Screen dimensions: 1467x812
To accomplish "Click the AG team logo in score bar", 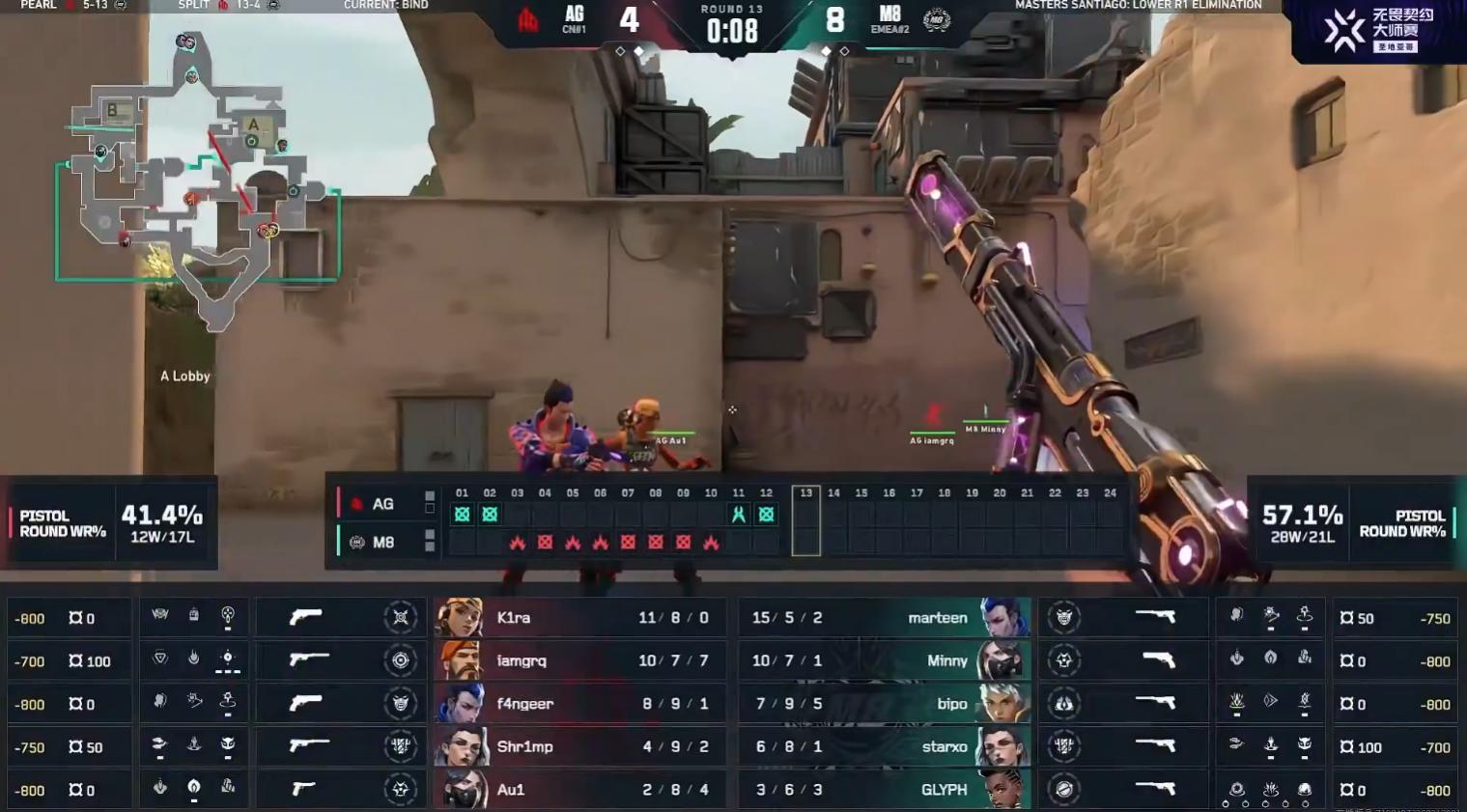I will [528, 19].
